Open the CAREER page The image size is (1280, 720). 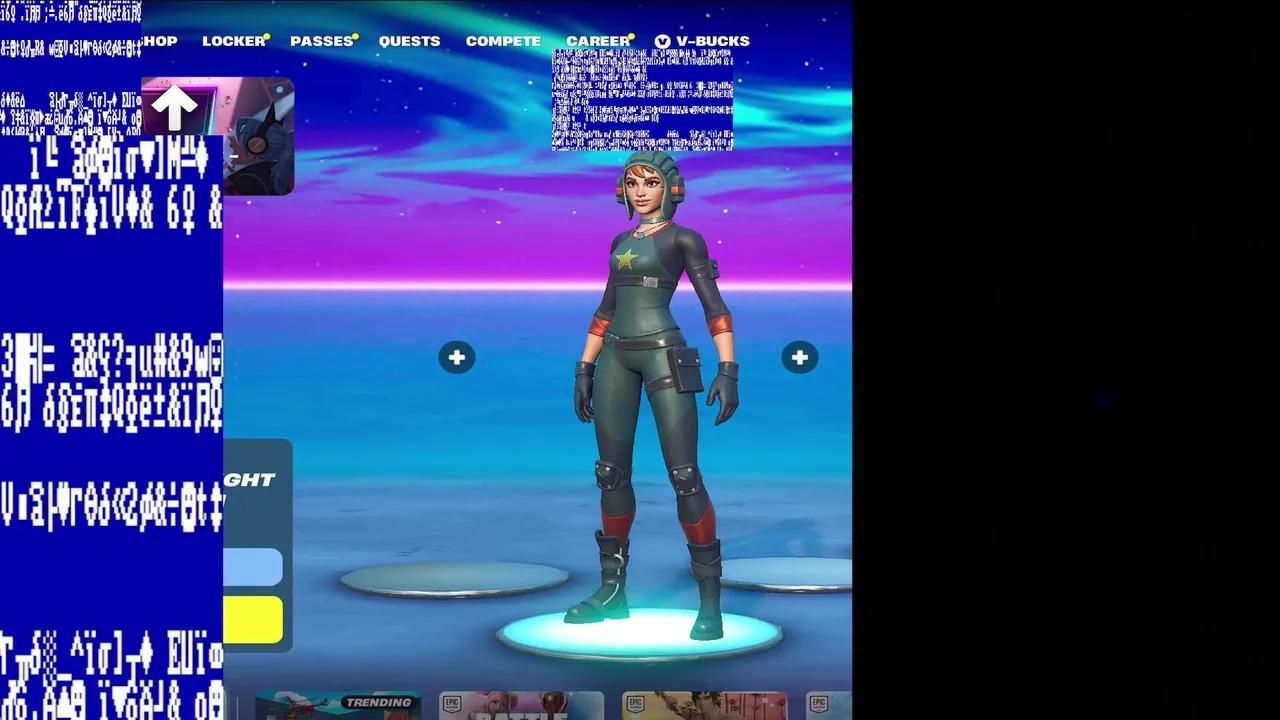(597, 41)
